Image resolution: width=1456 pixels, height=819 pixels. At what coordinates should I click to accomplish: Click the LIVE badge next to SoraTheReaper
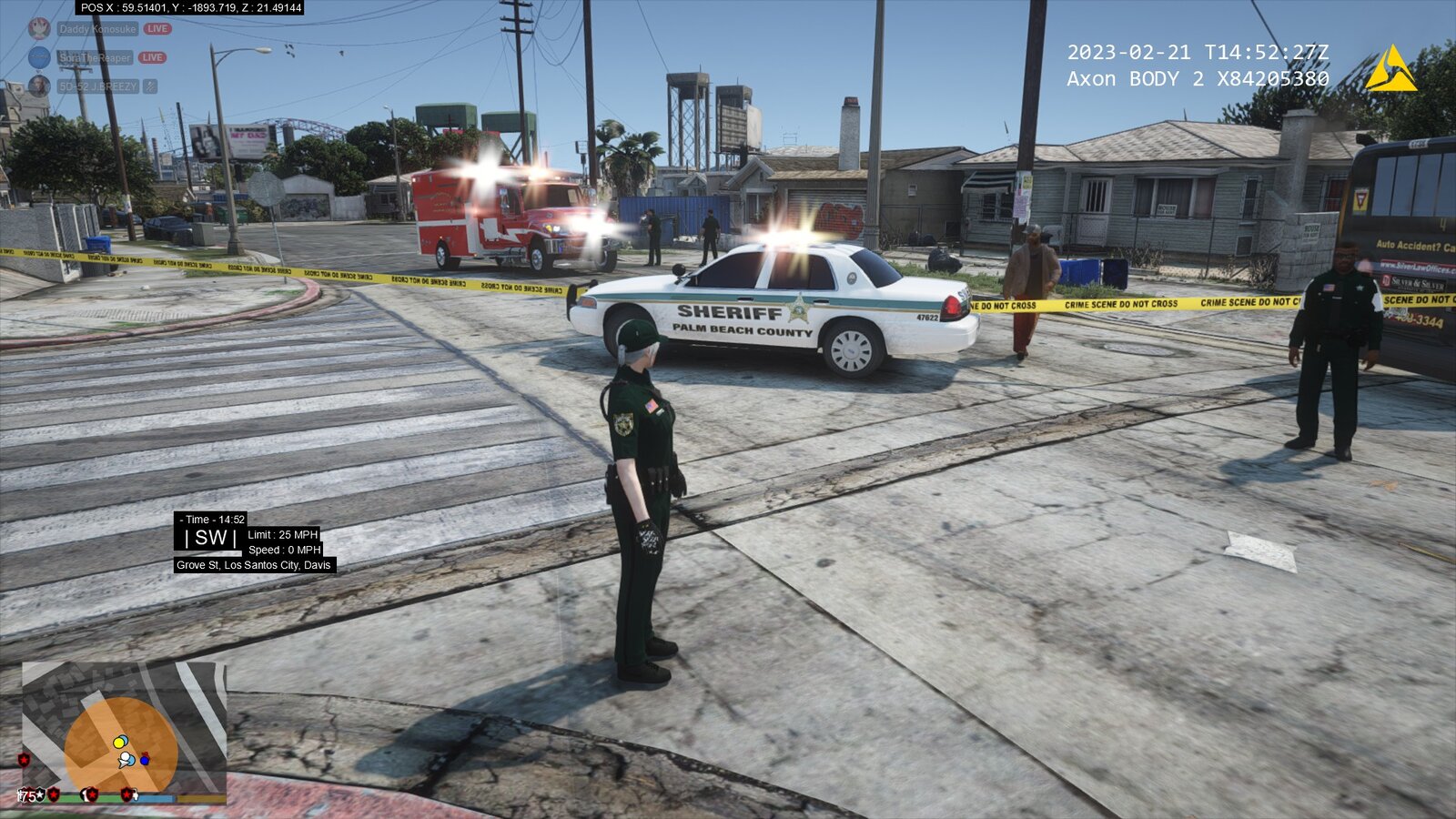point(152,58)
